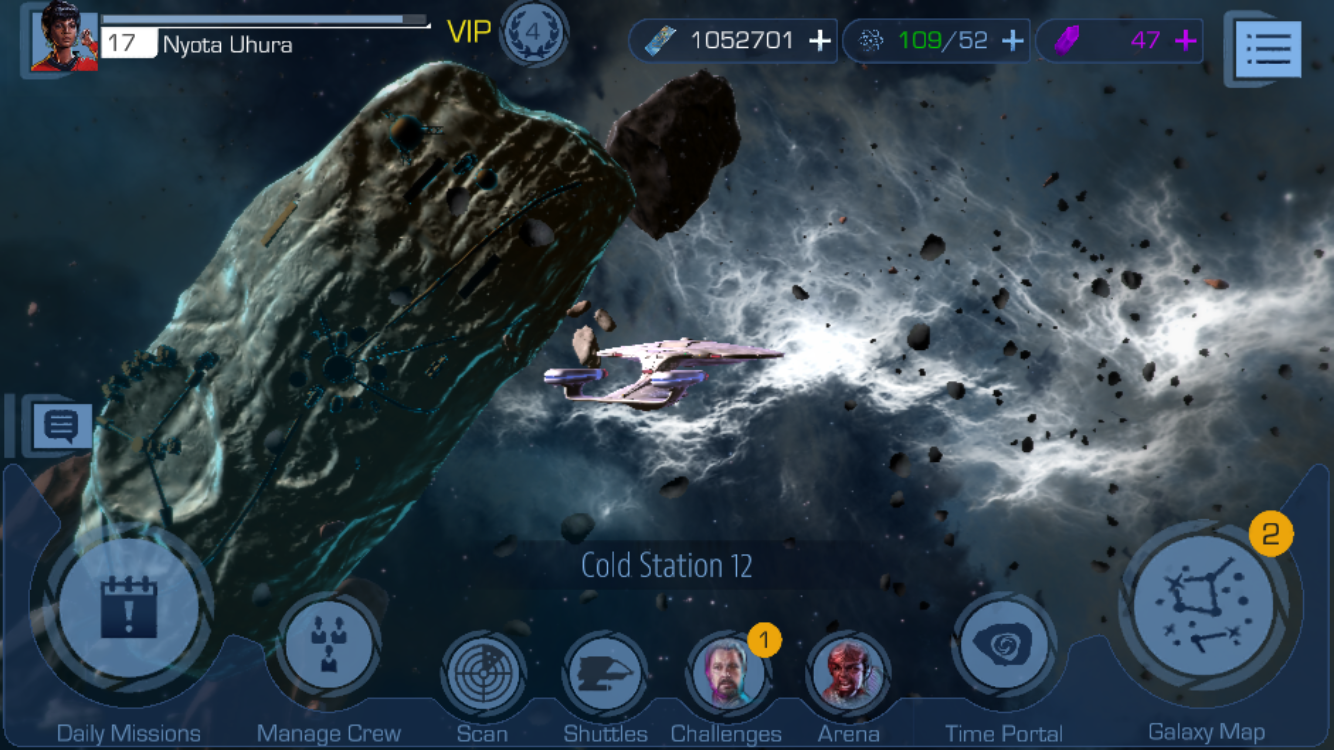Buy dilithium with the purple plus
Viewport: 1334px width, 750px height.
1186,41
